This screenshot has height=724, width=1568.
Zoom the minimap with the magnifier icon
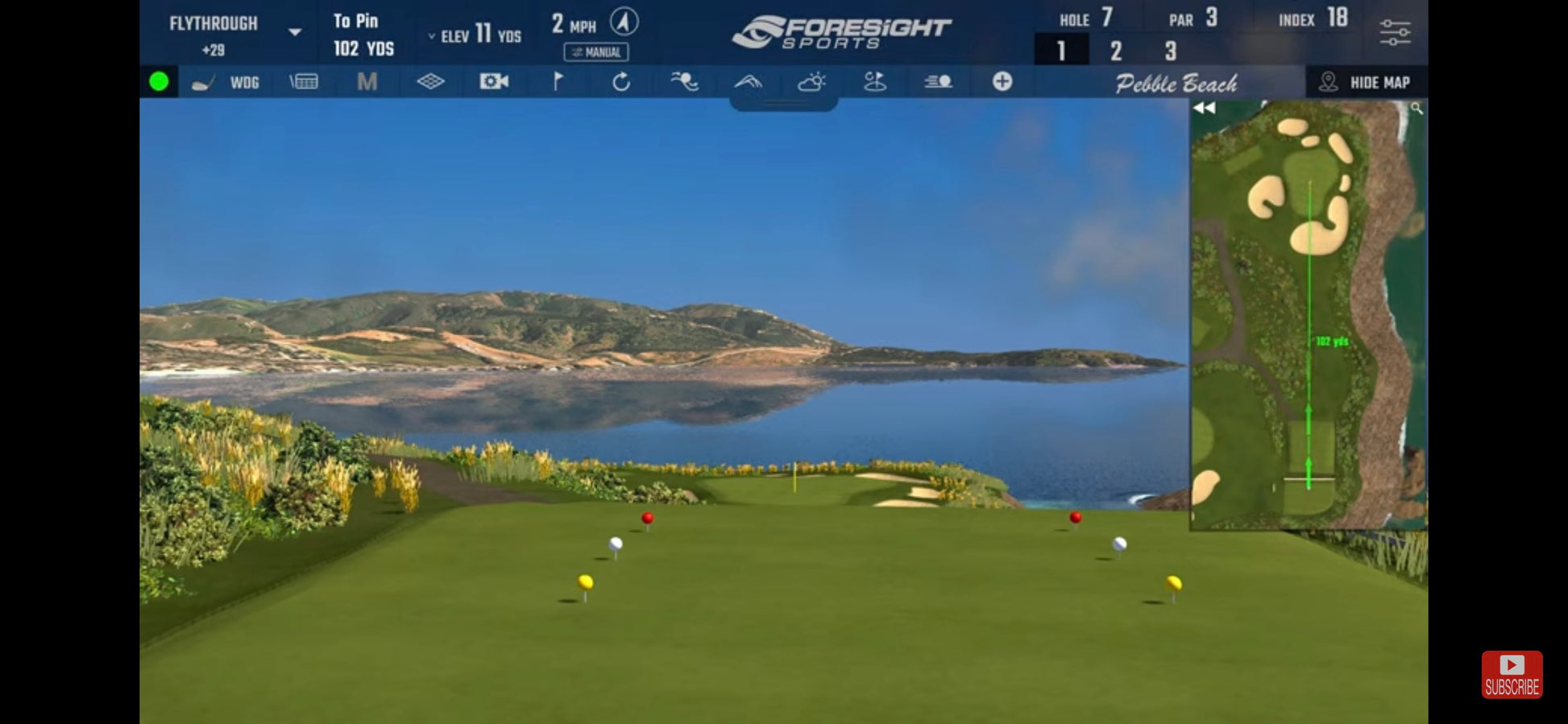(x=1417, y=109)
